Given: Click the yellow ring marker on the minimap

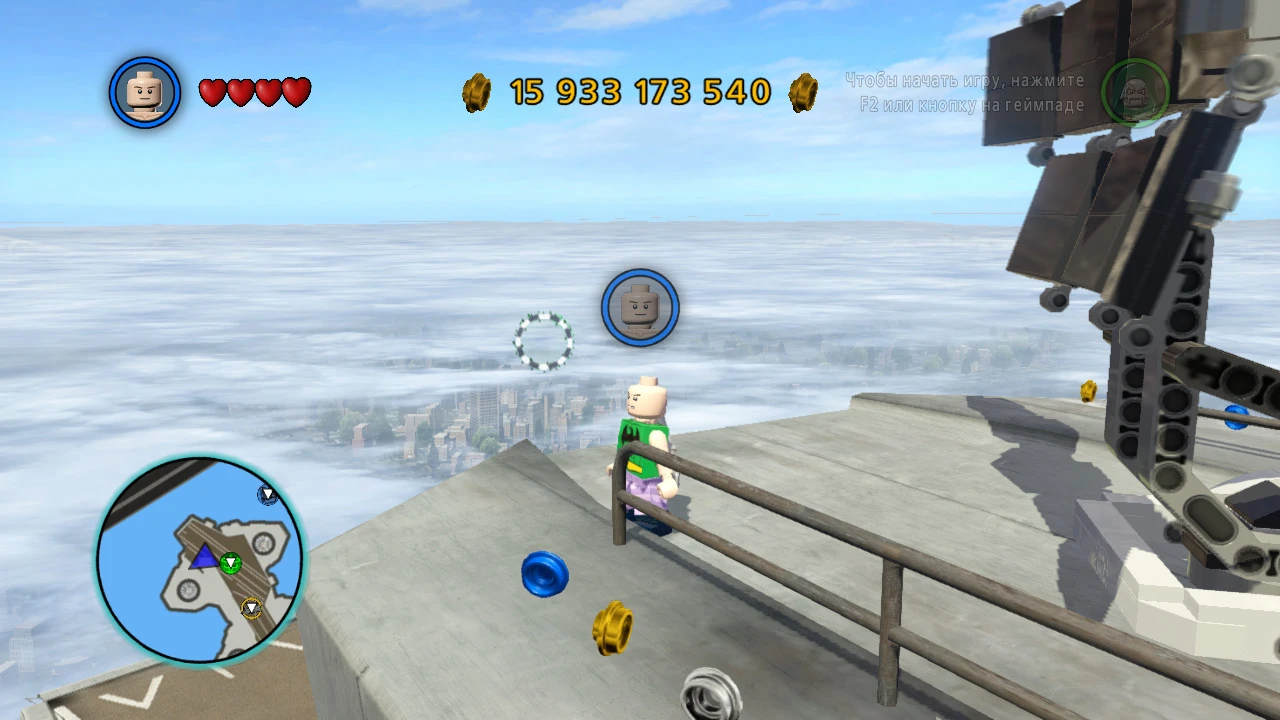Looking at the screenshot, I should [252, 607].
